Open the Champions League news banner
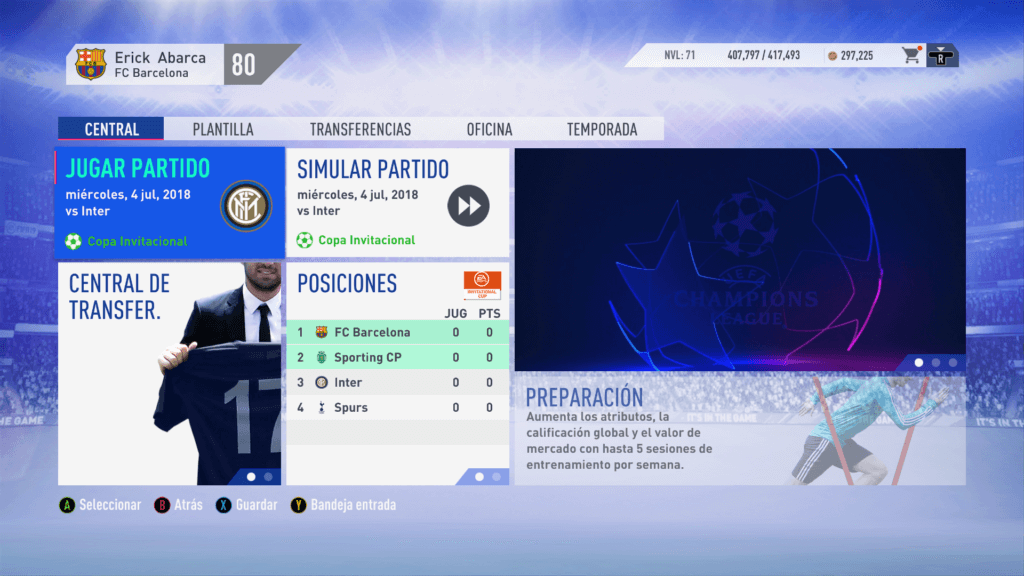 click(x=740, y=260)
